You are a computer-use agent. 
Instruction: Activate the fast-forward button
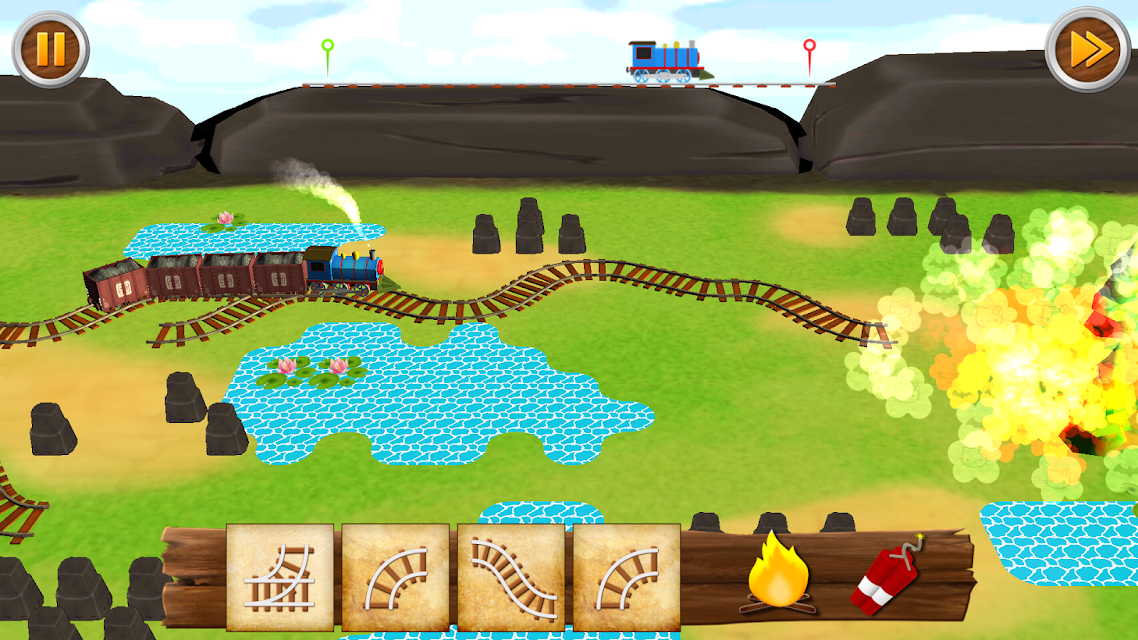pos(1088,49)
